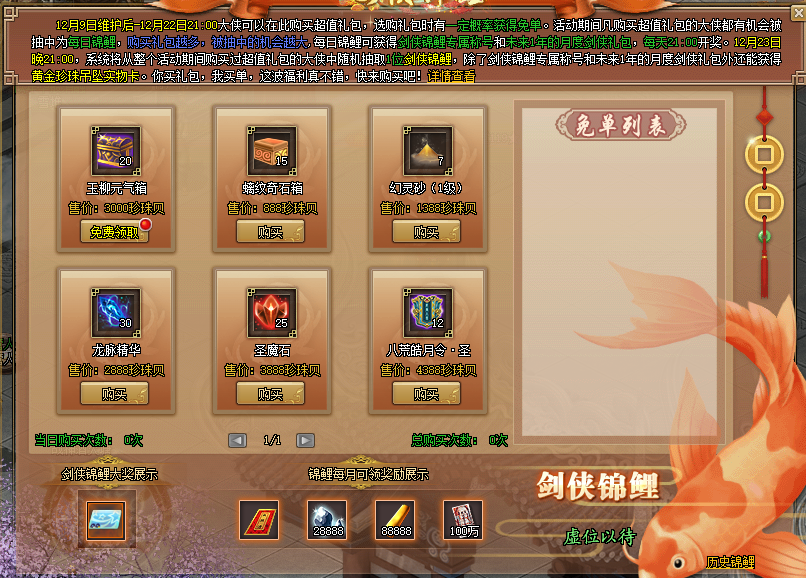Go to the previous shop page

pyautogui.click(x=237, y=440)
